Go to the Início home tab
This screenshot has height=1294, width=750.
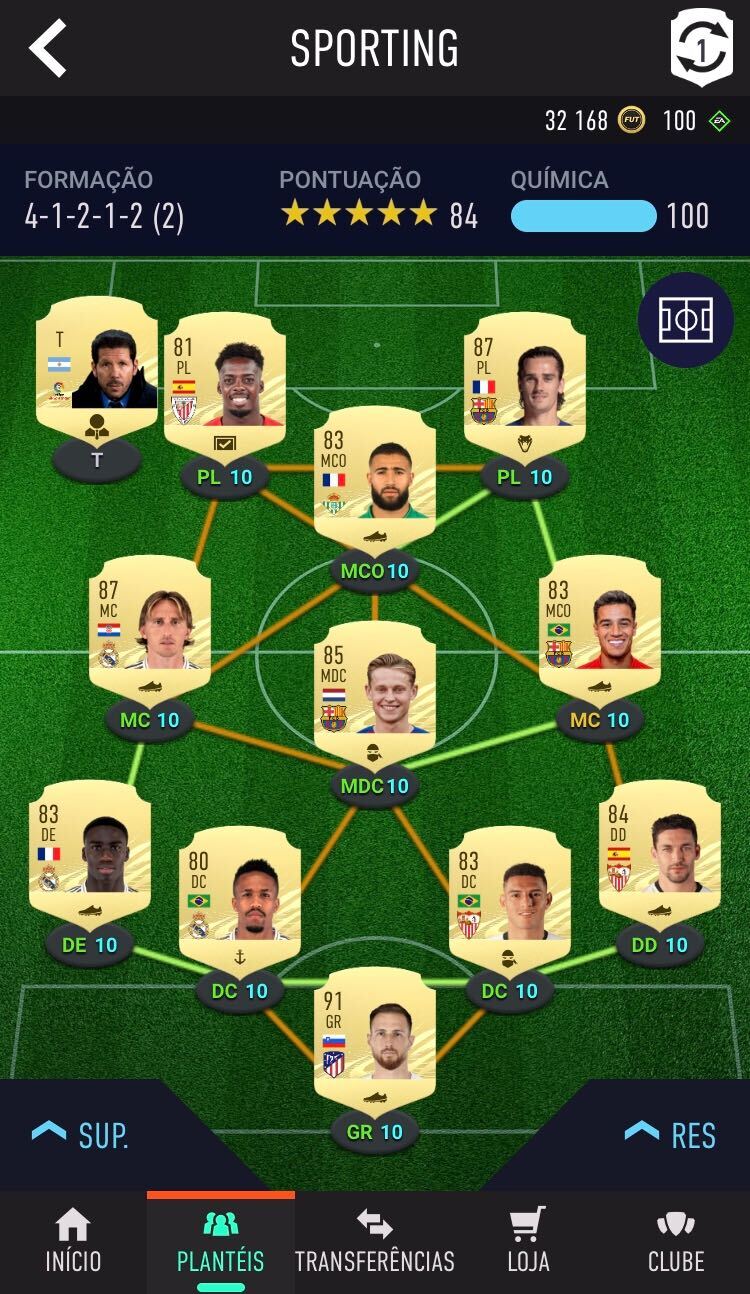(x=73, y=1242)
